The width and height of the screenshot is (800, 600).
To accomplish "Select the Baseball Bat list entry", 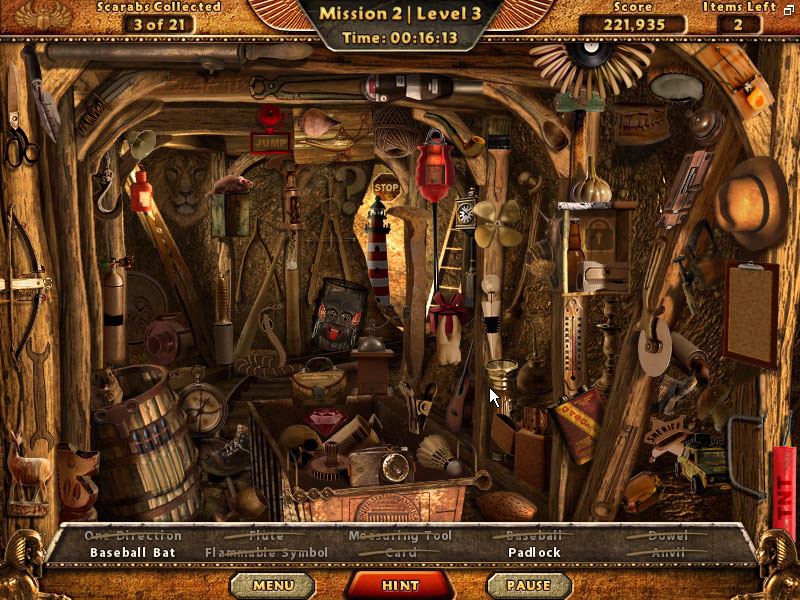I will coord(133,552).
